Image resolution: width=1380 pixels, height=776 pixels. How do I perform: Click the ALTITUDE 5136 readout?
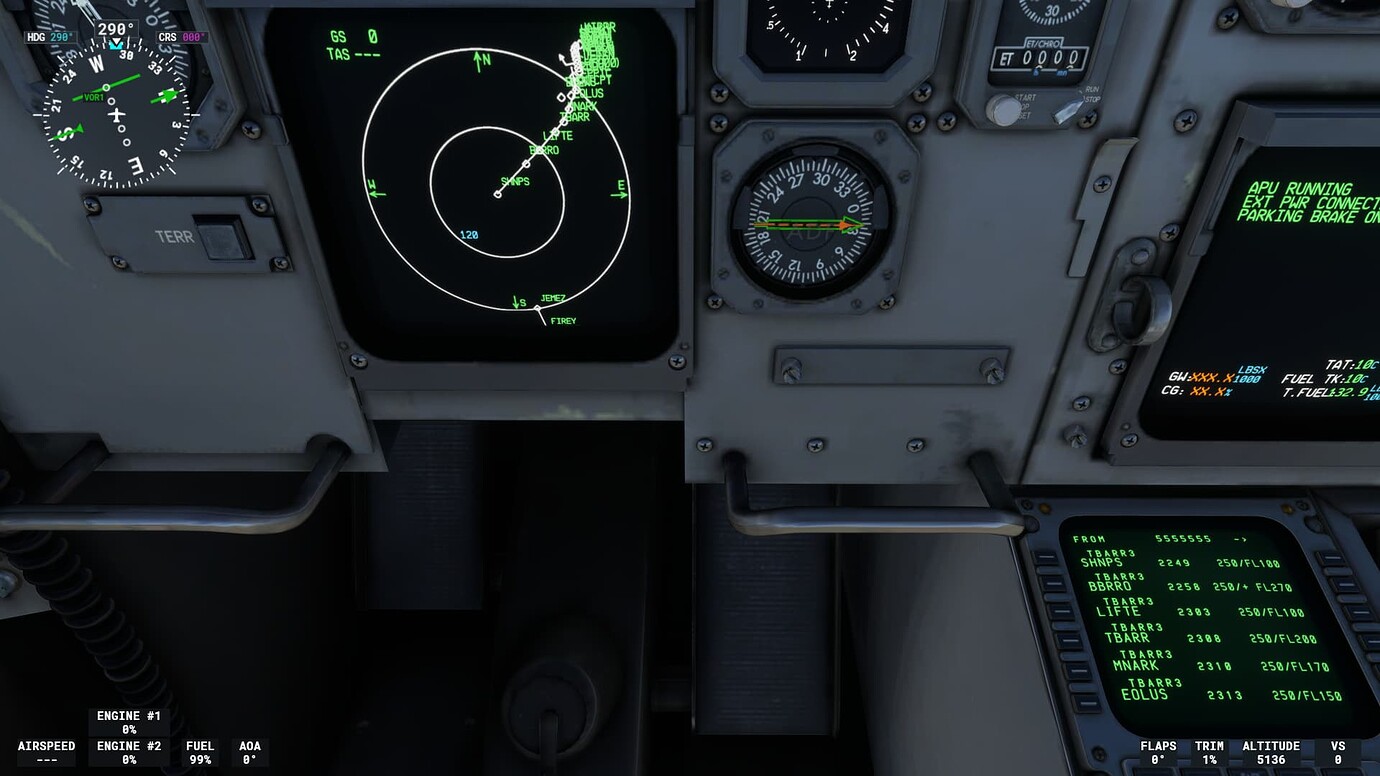click(1272, 751)
